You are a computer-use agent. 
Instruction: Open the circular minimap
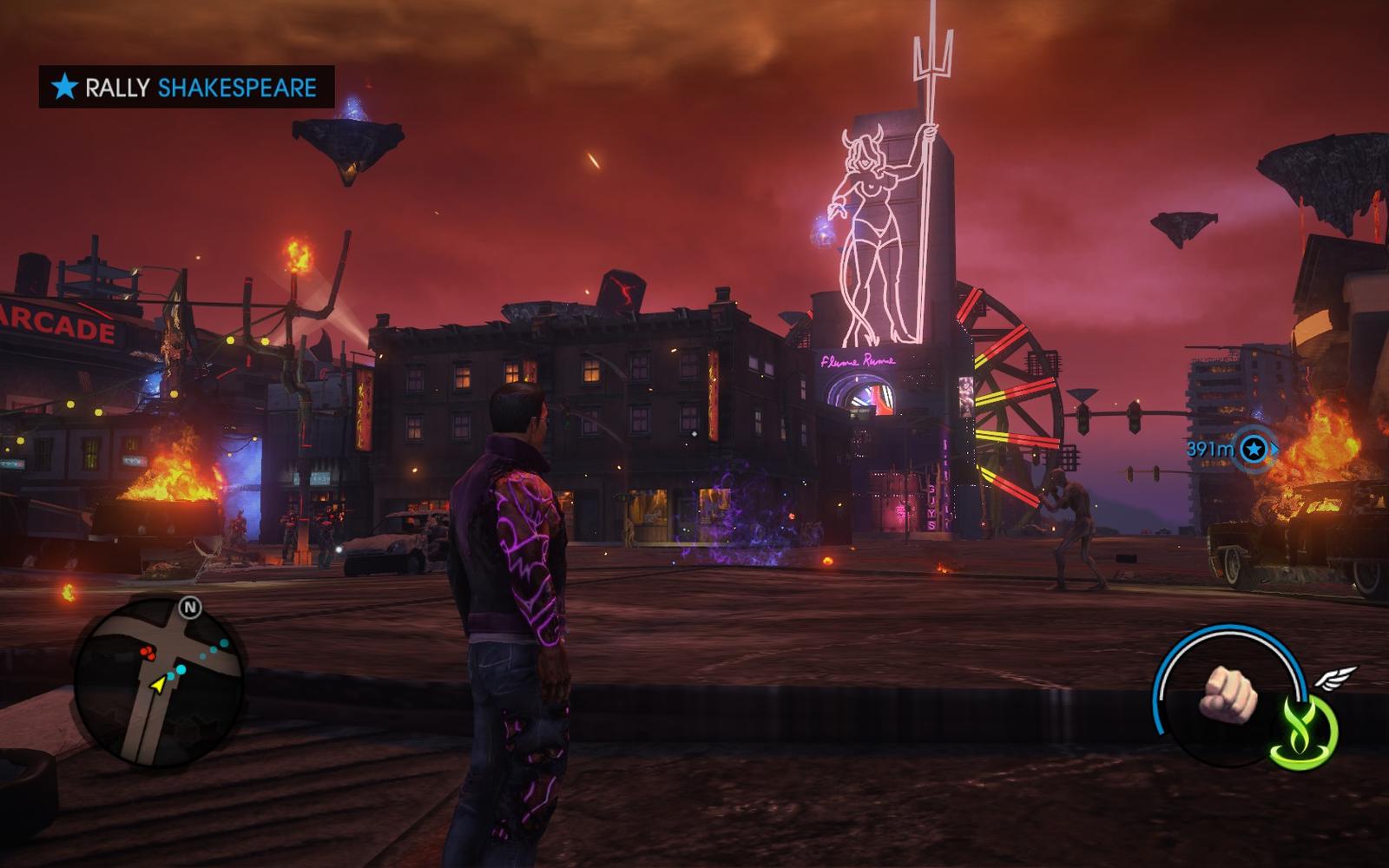click(158, 682)
